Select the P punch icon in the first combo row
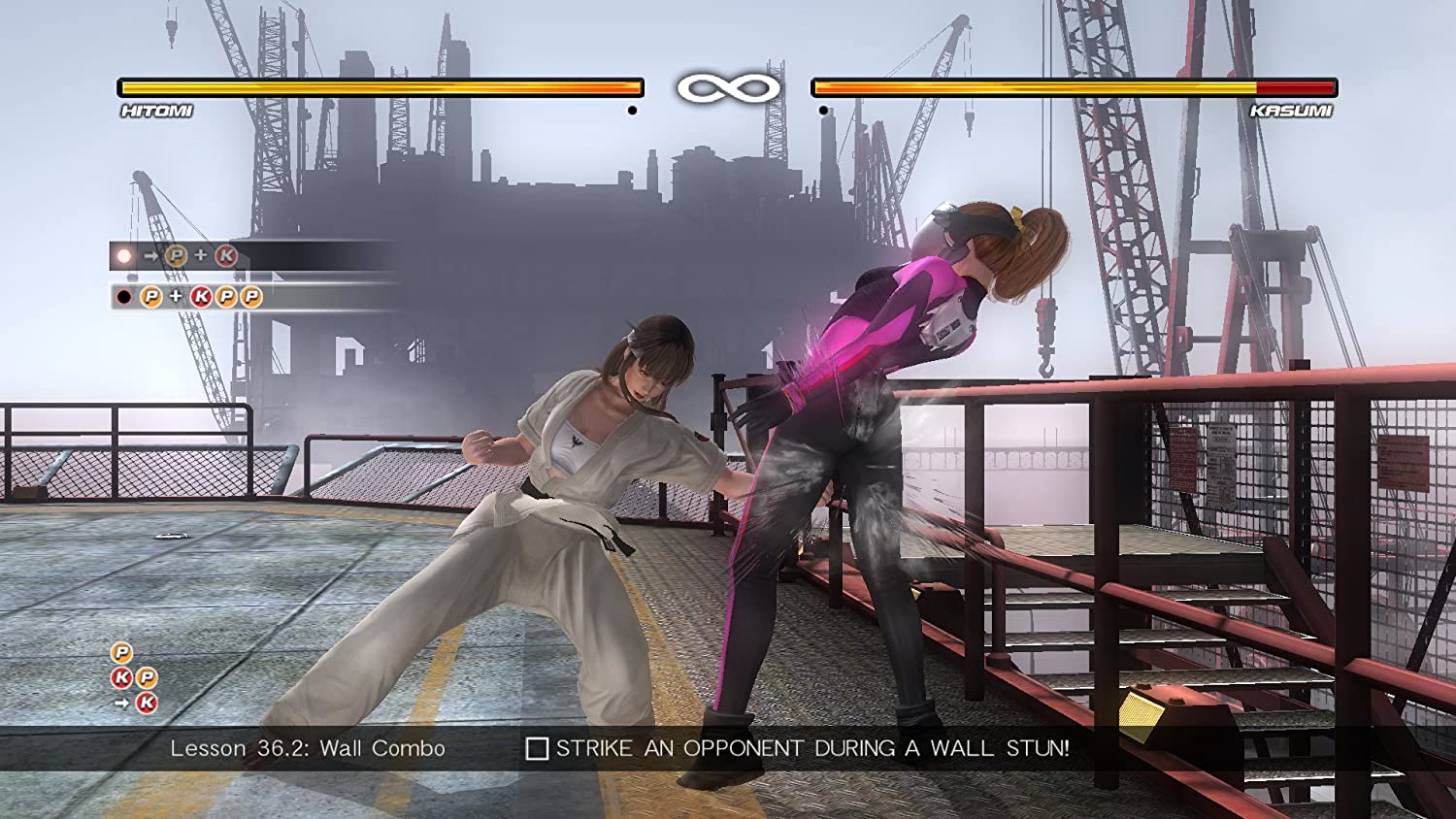 tap(176, 254)
